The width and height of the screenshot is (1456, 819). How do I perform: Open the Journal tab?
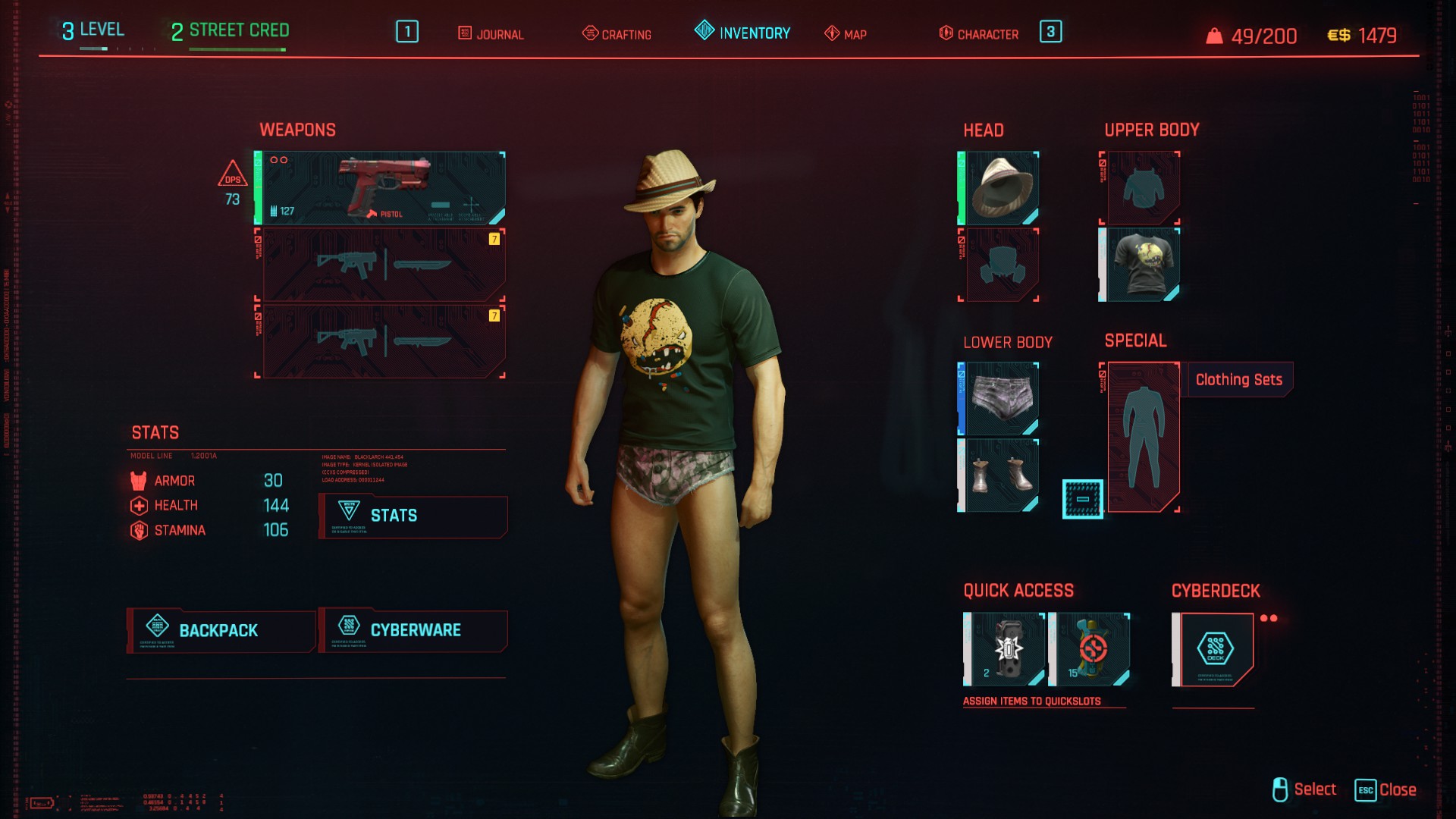point(491,34)
